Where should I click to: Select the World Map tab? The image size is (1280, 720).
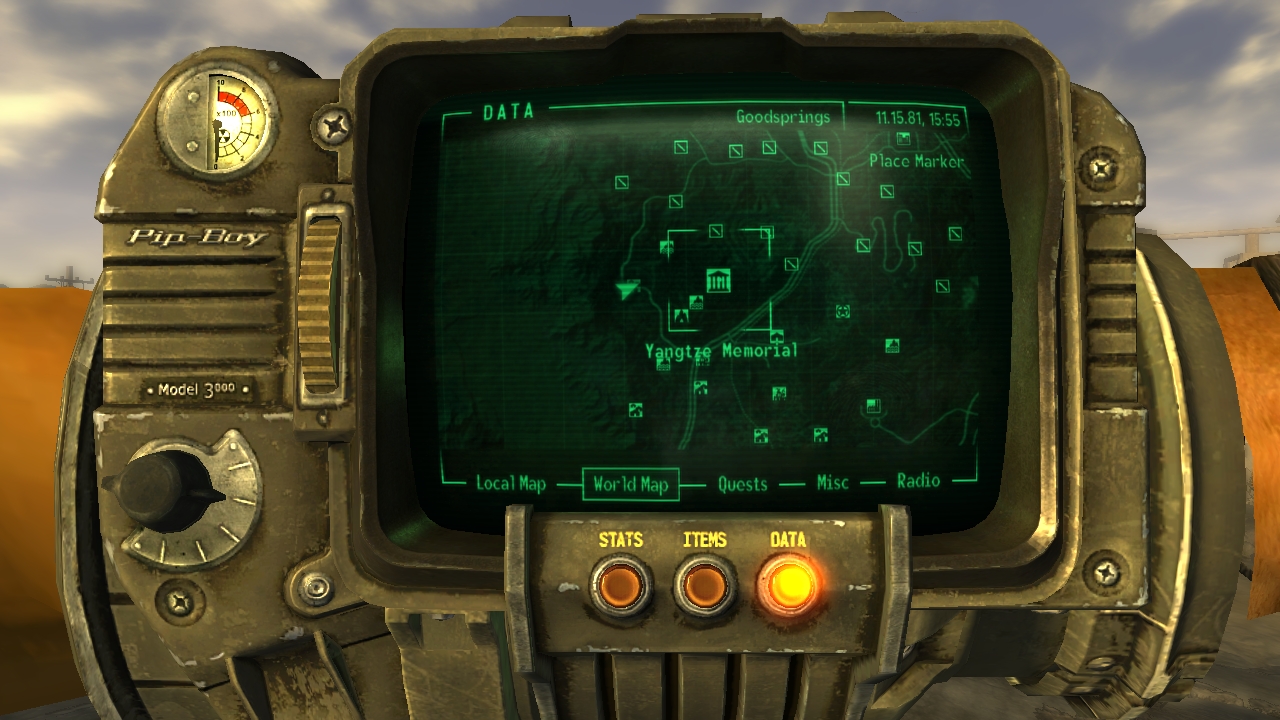630,484
